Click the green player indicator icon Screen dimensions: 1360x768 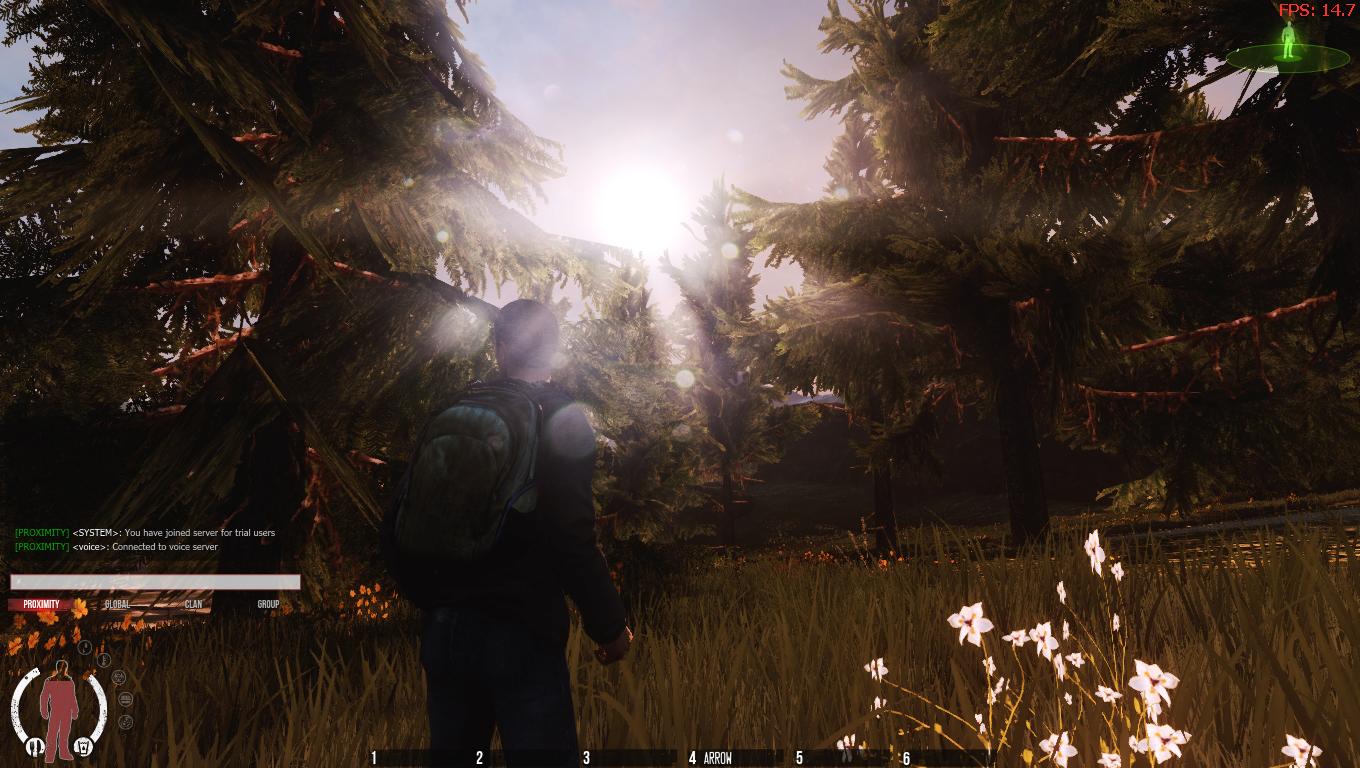(1288, 41)
